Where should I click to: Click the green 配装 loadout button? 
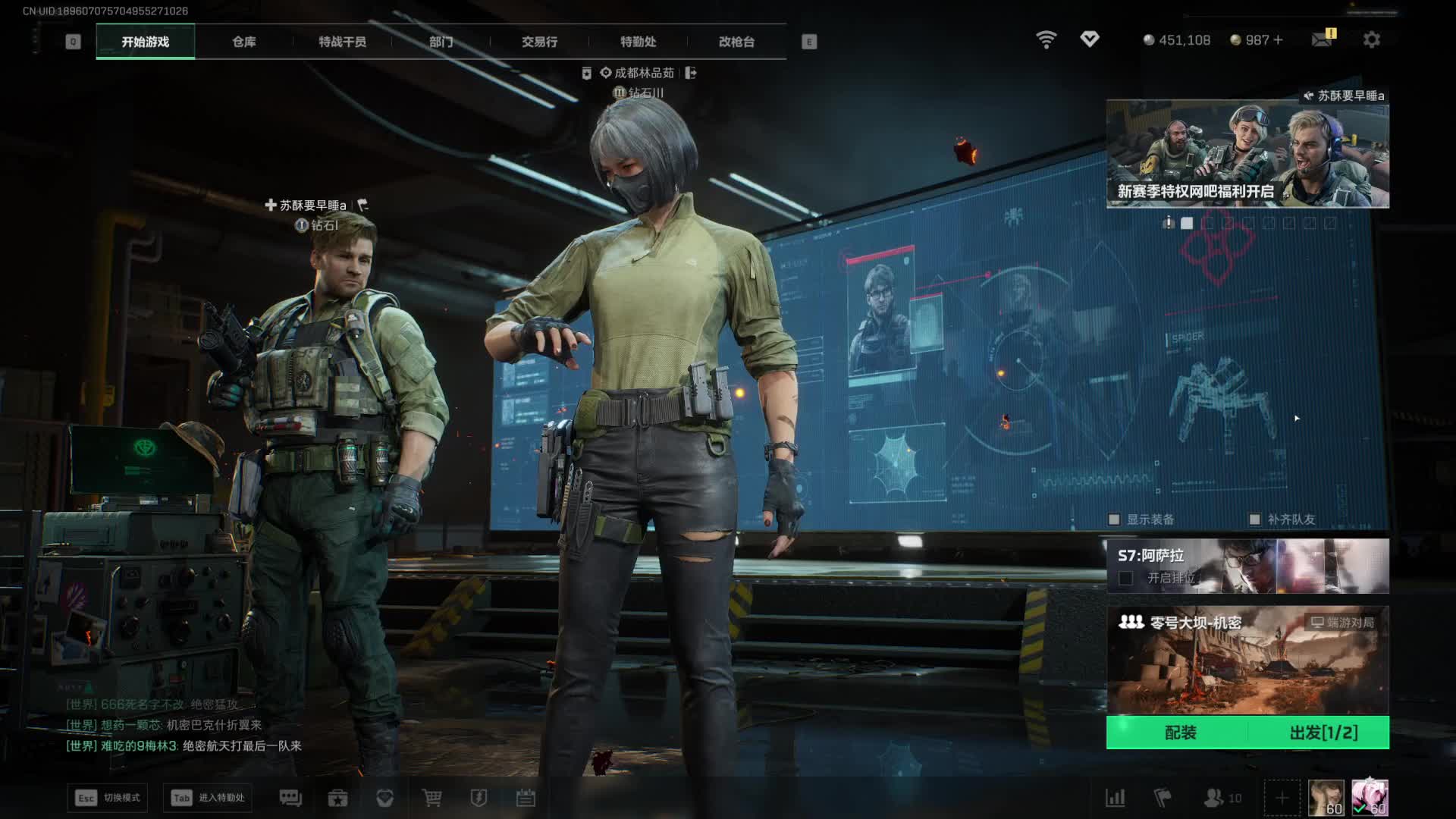pos(1180,733)
